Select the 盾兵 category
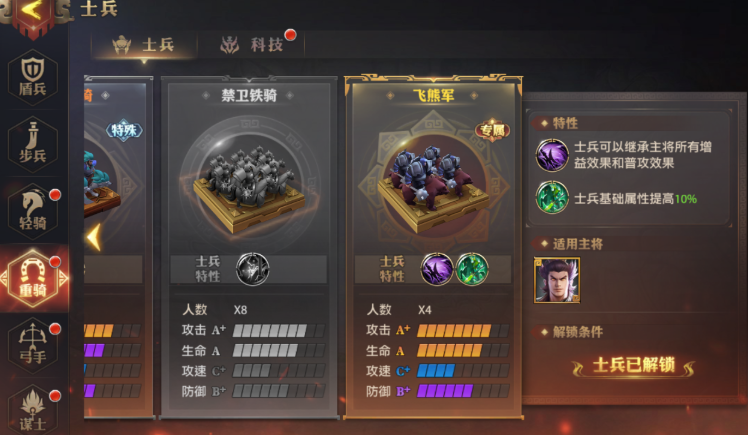The width and height of the screenshot is (748, 435). [33, 75]
